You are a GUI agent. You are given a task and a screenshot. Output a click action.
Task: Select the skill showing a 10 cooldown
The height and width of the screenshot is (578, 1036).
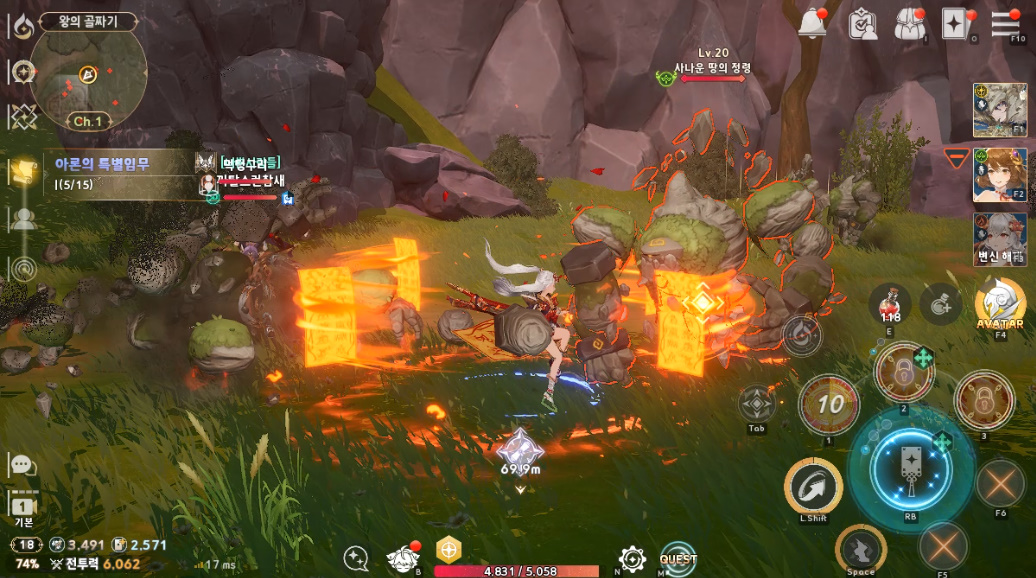829,404
